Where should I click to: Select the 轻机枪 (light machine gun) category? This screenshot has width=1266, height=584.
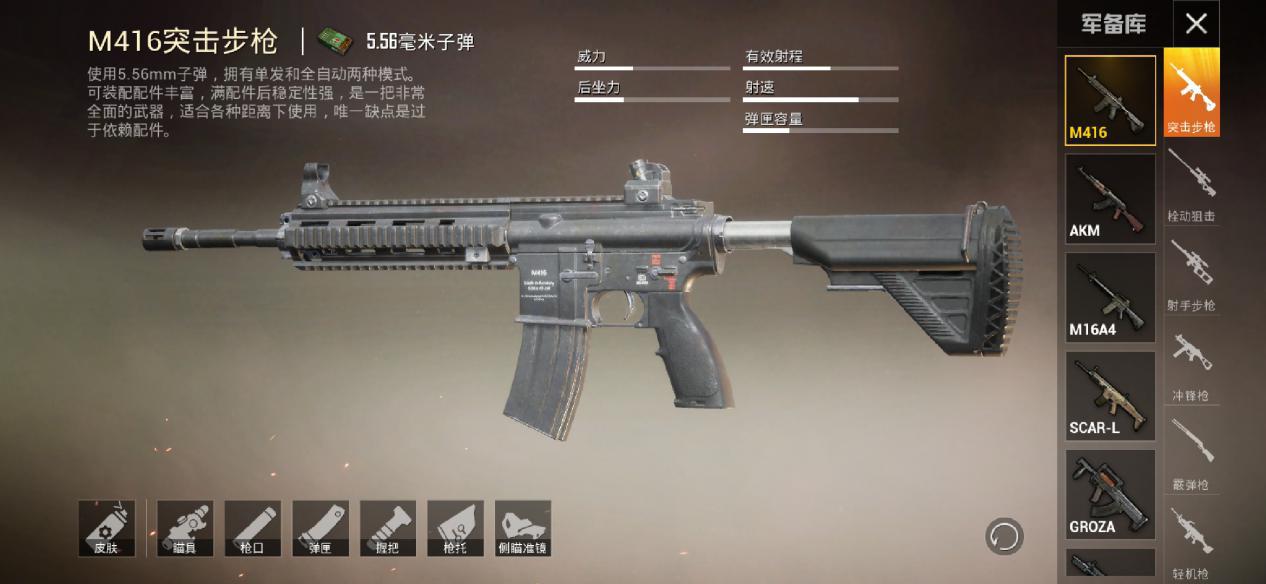point(1191,543)
